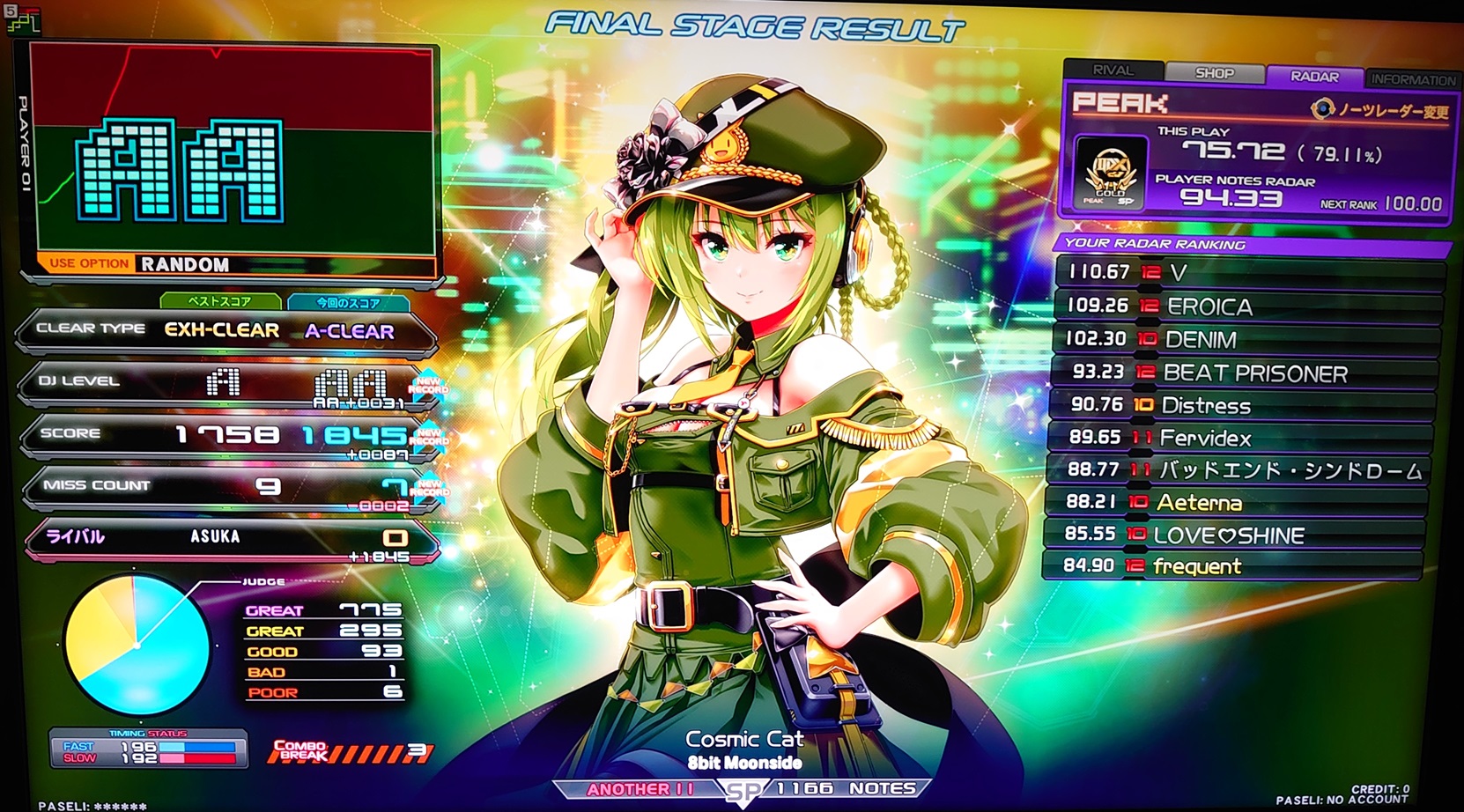Select the frequent ranking row
The width and height of the screenshot is (1464, 812).
click(x=1231, y=566)
